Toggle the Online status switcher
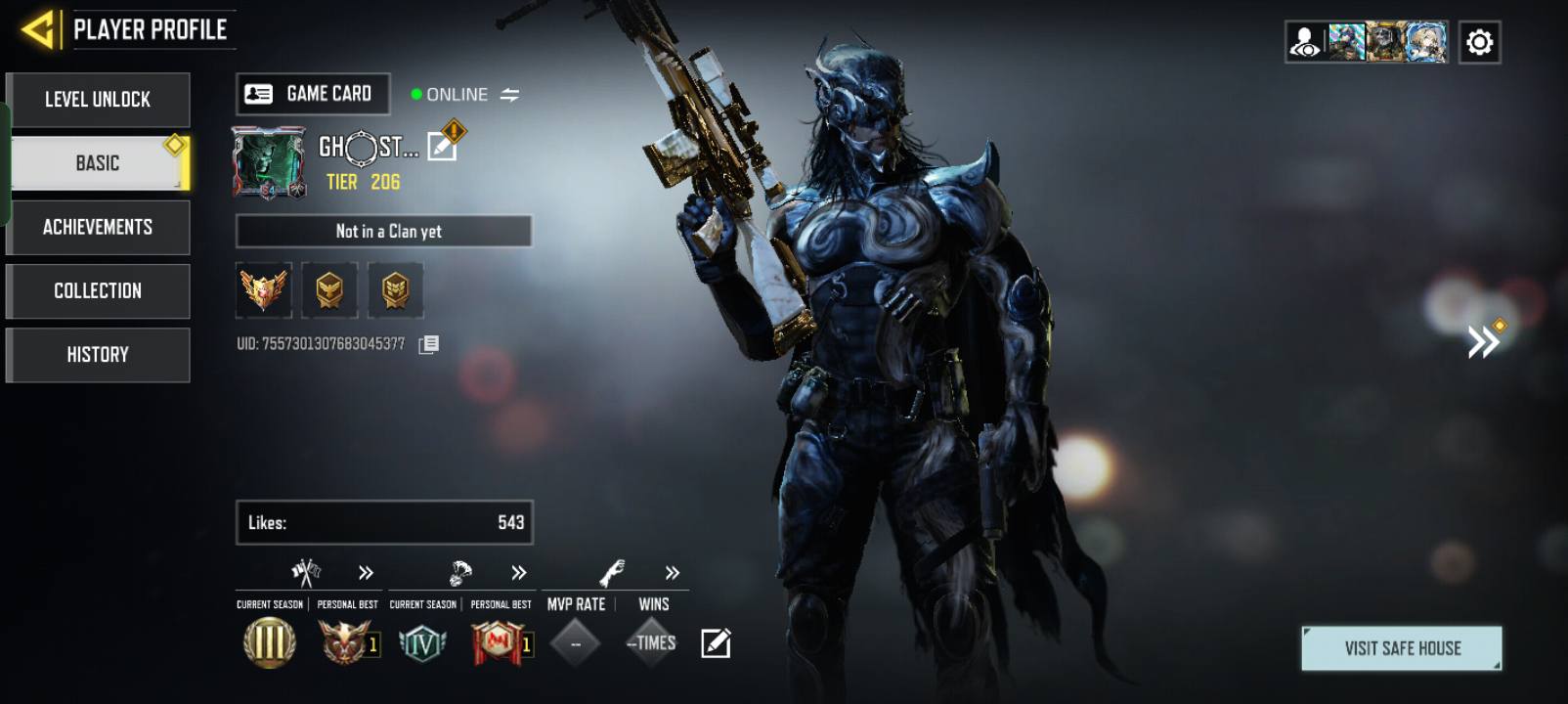 (x=509, y=95)
